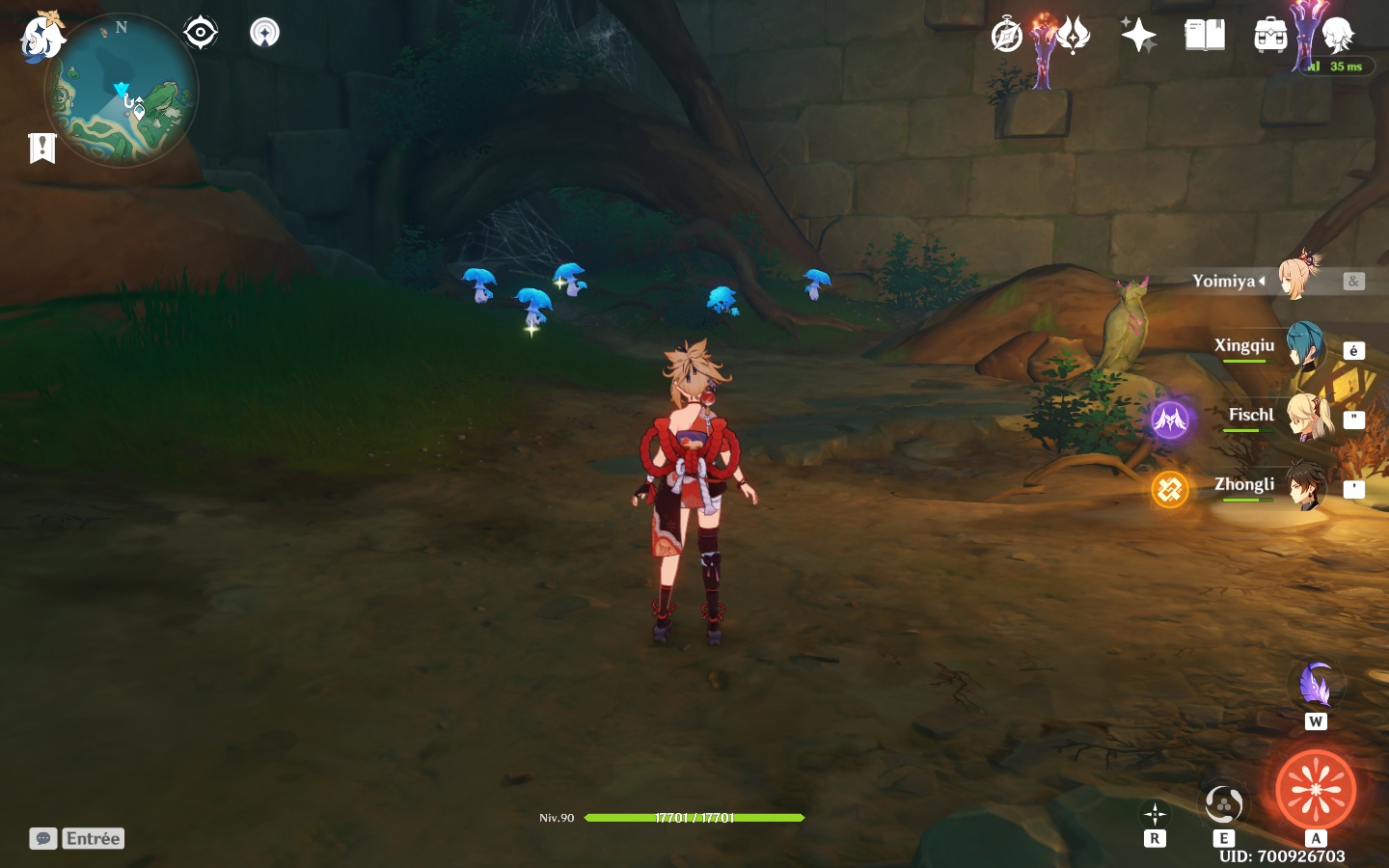Open the Battle Pass winged icon
This screenshot has height=868, width=1389.
point(1073,37)
